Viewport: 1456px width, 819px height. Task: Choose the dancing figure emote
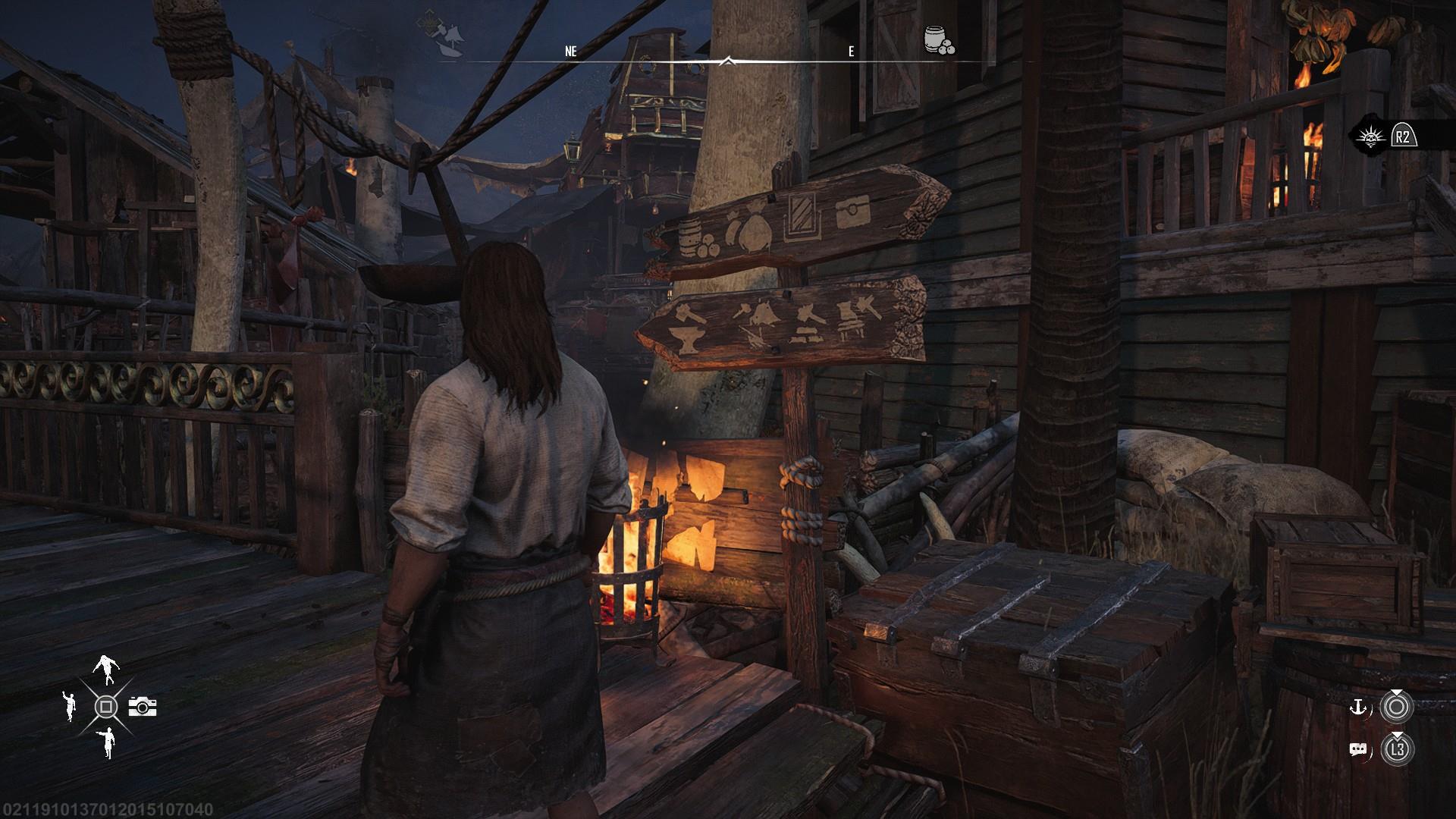coord(105,670)
